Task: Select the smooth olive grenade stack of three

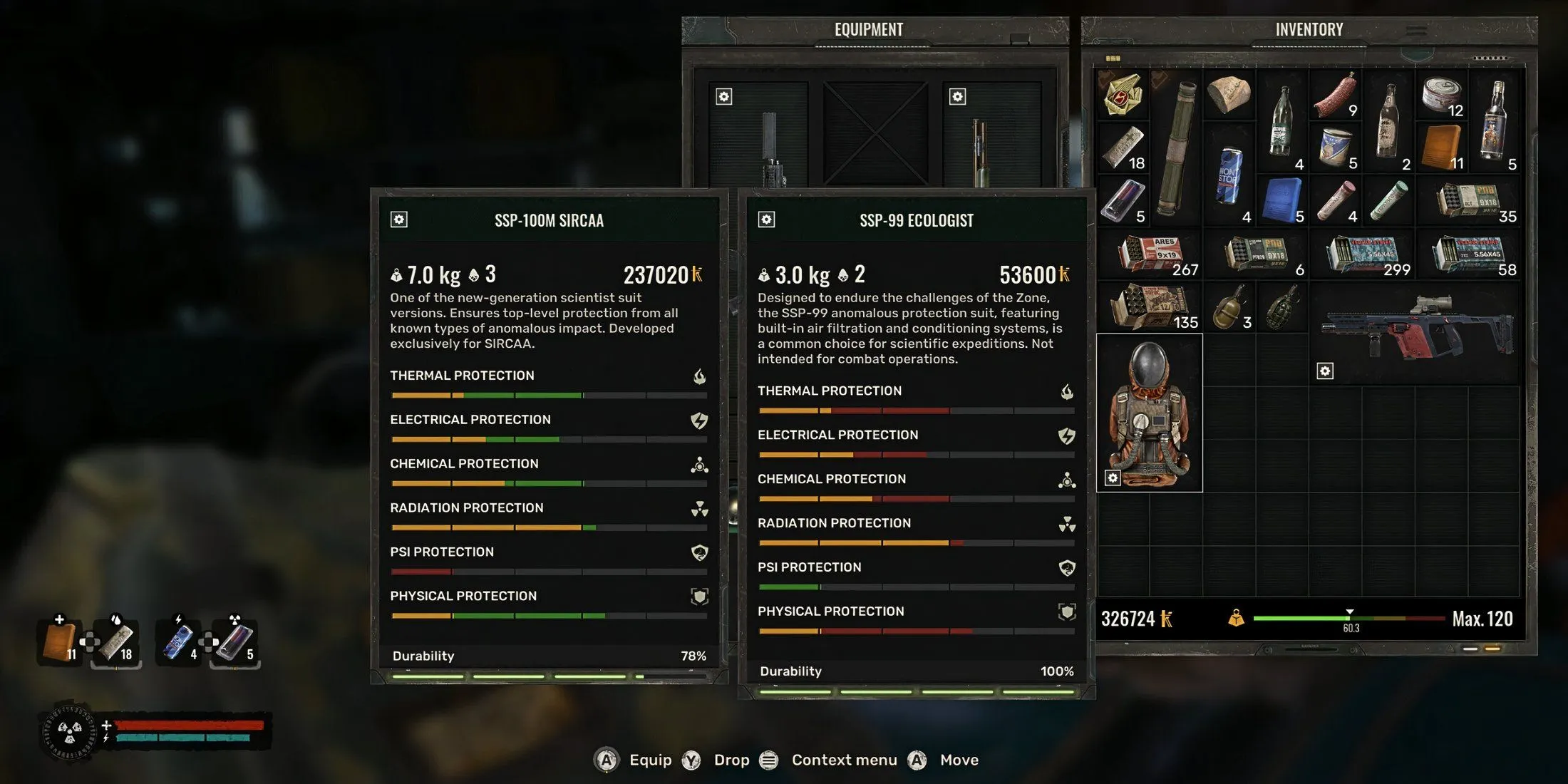Action: coord(1229,307)
